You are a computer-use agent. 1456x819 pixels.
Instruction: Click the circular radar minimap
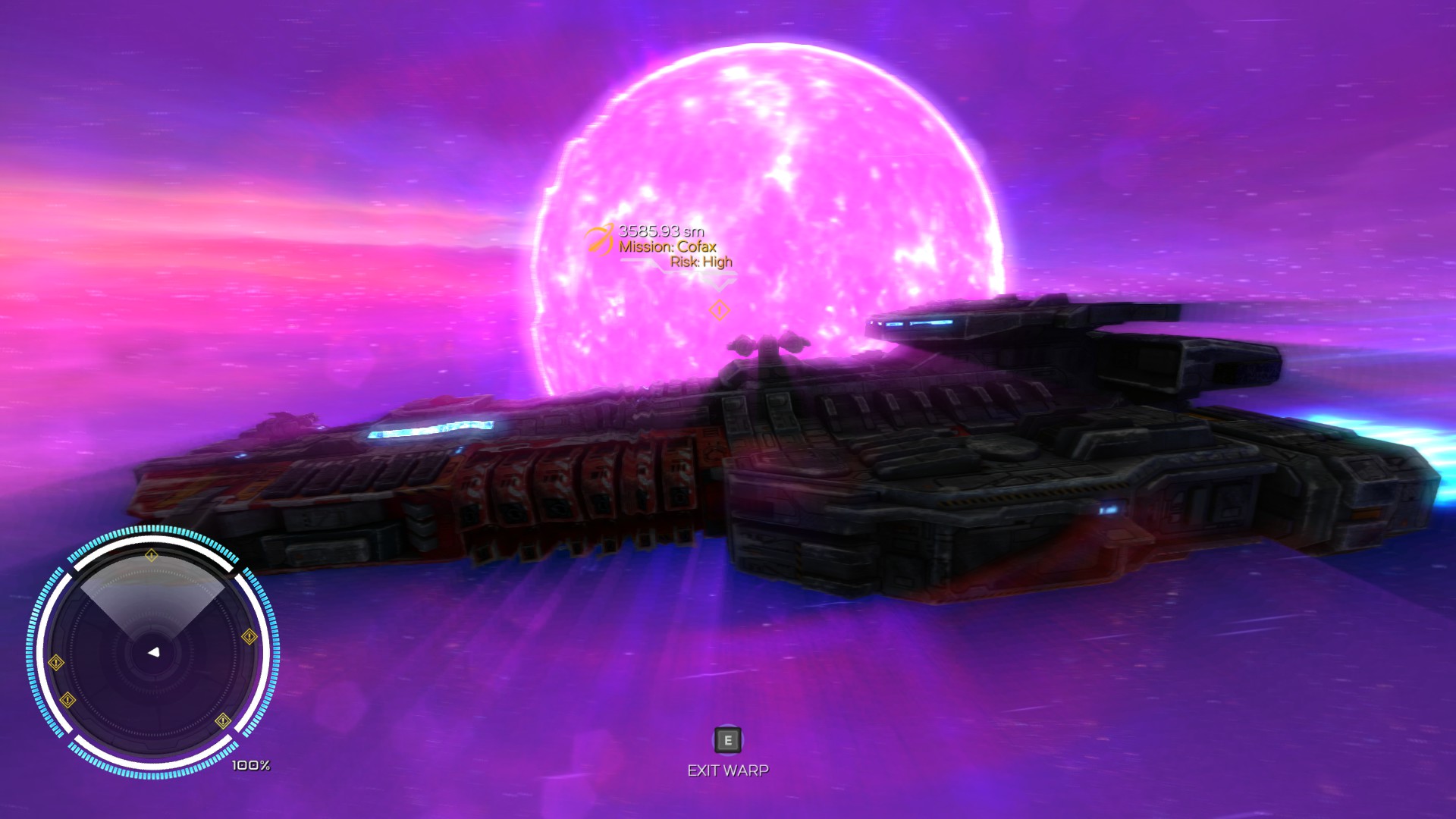pyautogui.click(x=153, y=652)
